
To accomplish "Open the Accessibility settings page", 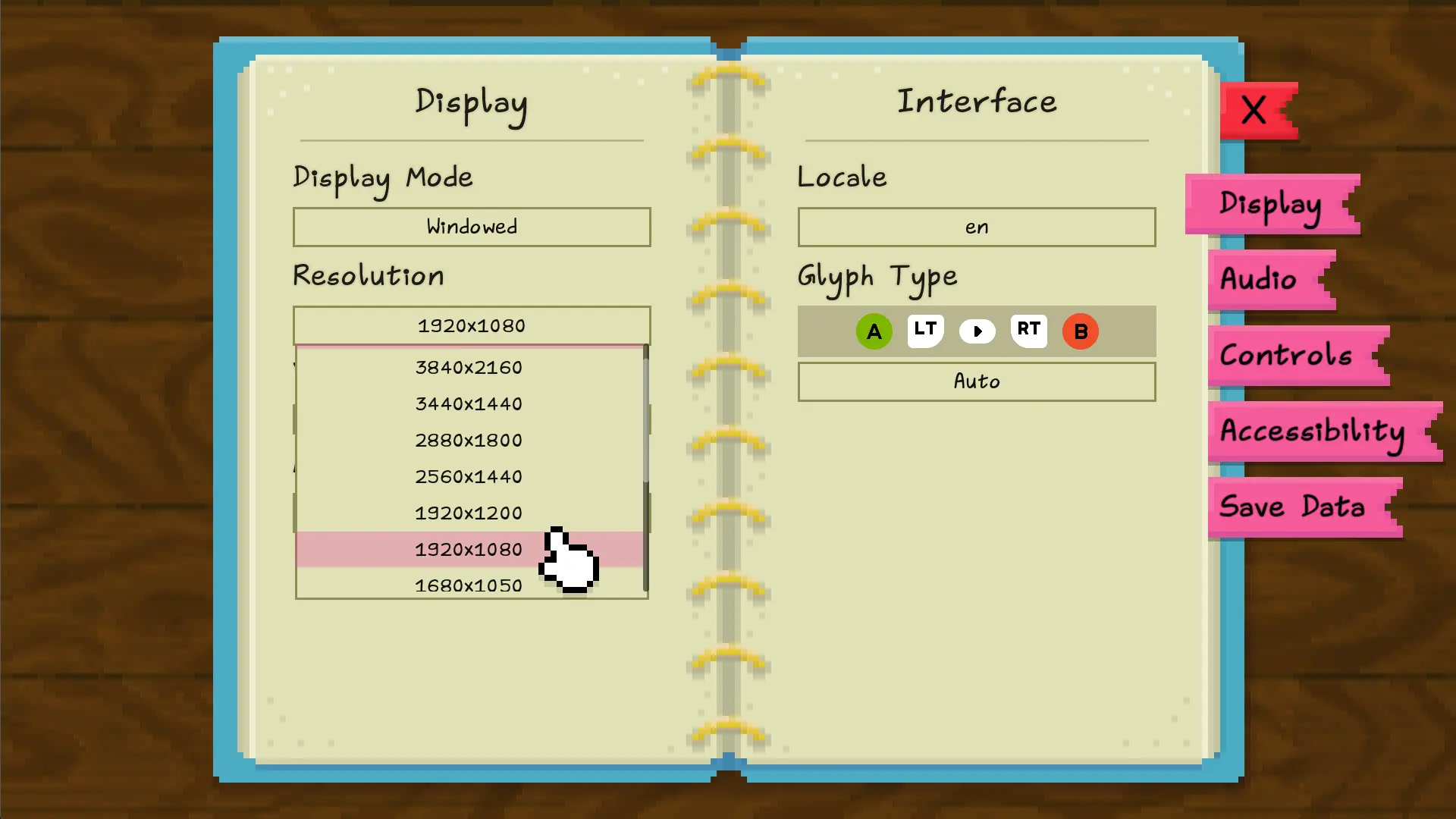I will 1313,431.
